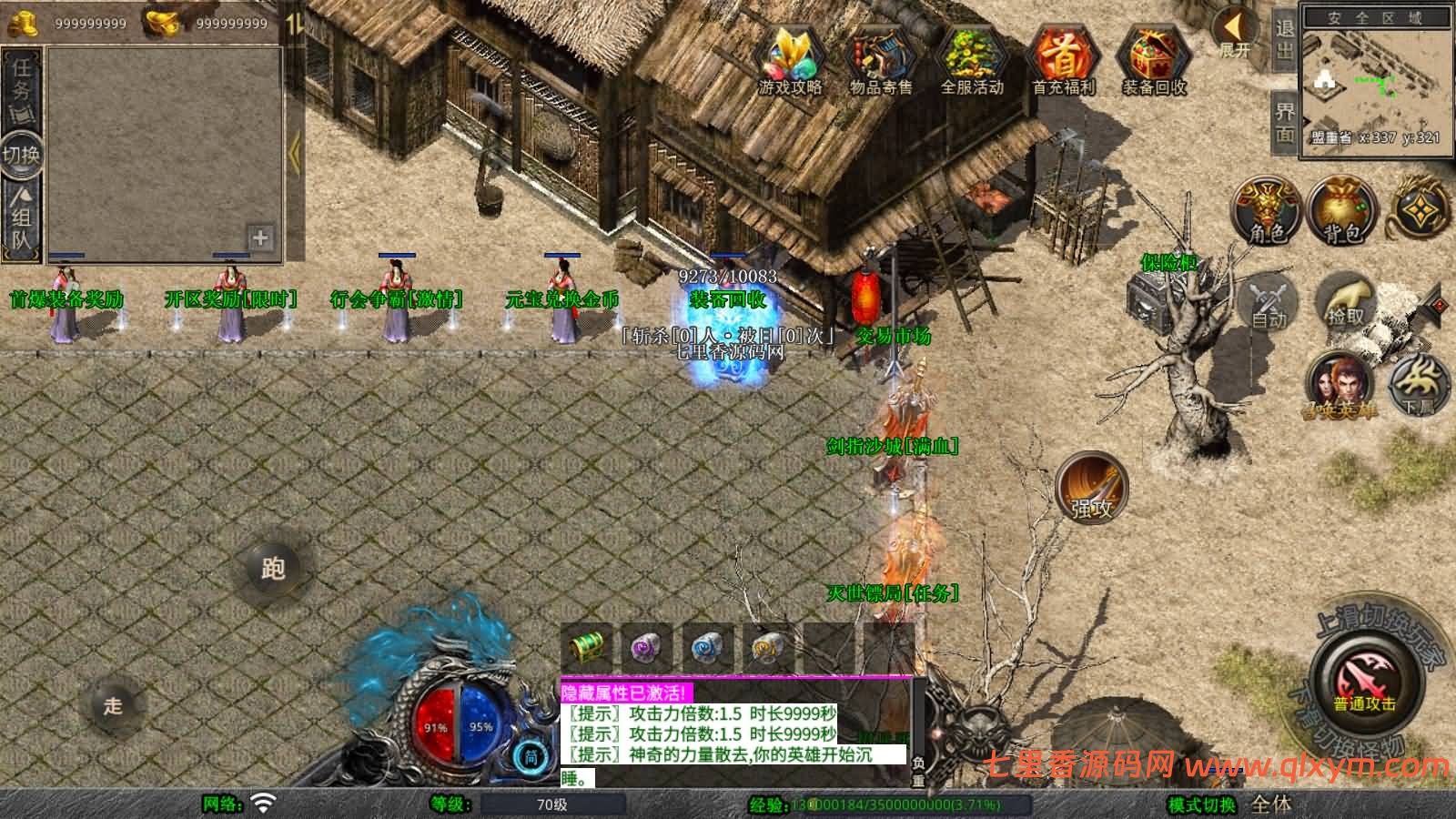Screen dimensions: 1456x819
Task: Open the 物品寄售 consignment menu
Action: [880, 59]
